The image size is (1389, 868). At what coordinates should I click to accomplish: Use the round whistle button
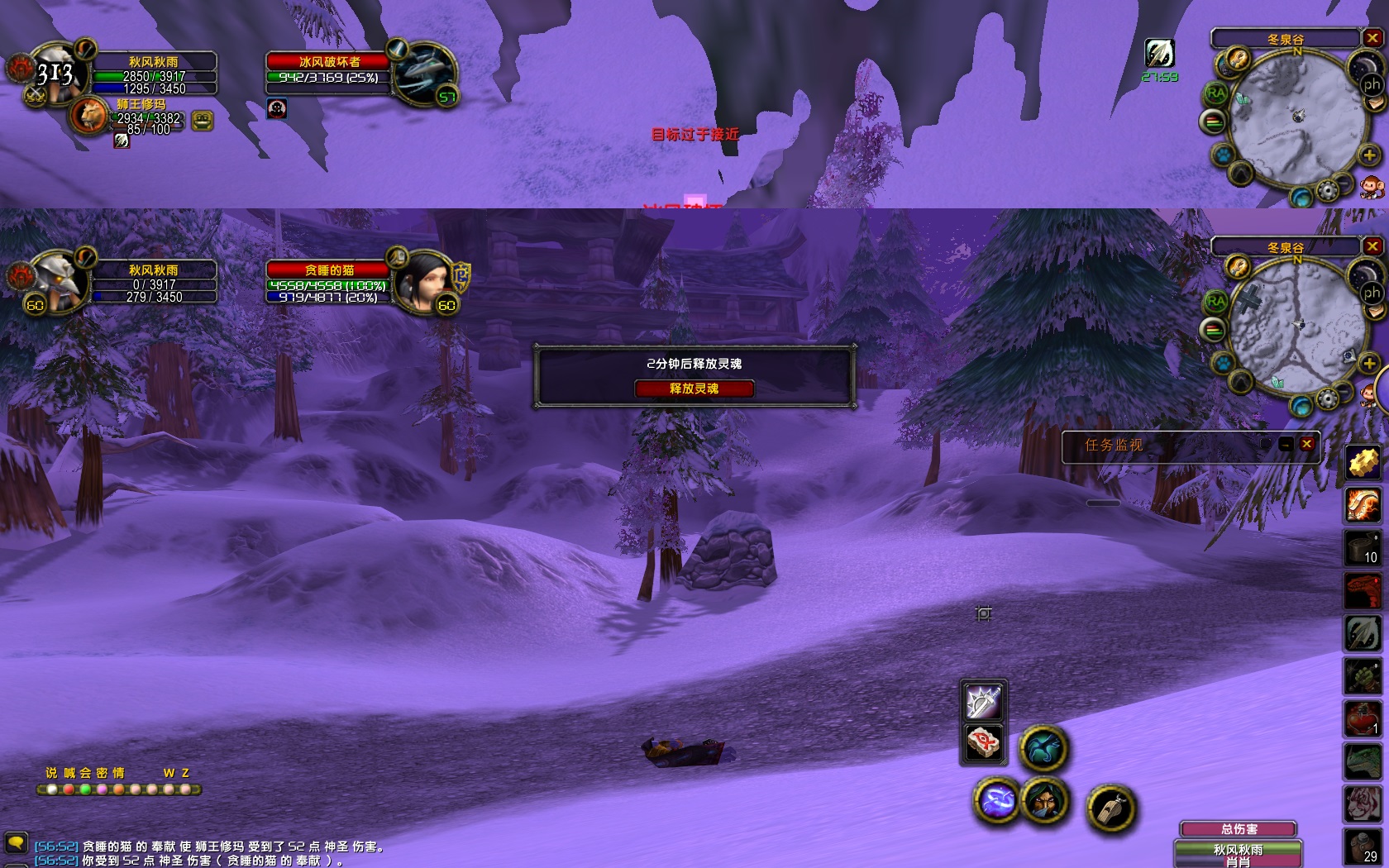pyautogui.click(x=1110, y=808)
